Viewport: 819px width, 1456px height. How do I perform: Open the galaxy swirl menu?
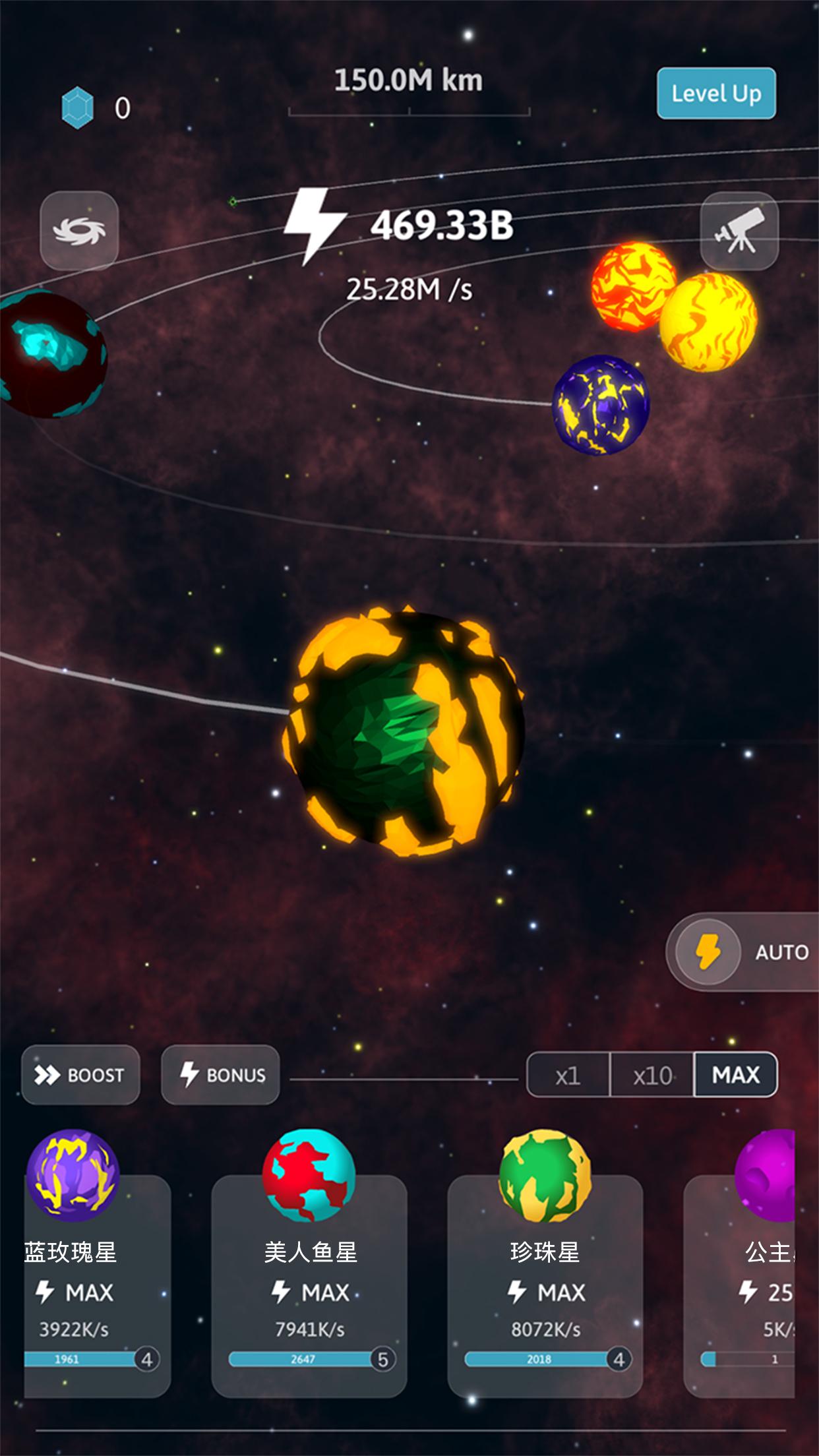pos(79,231)
